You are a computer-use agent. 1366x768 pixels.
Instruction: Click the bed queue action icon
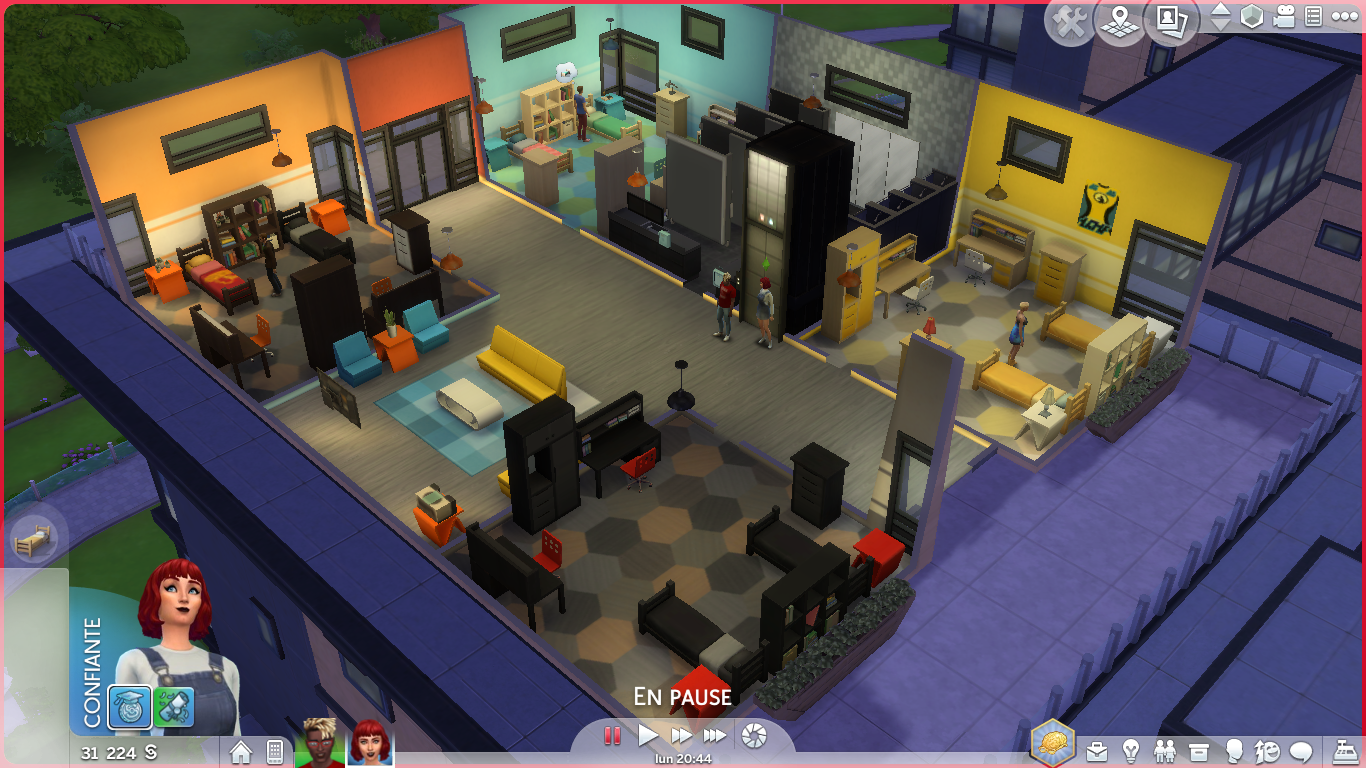pyautogui.click(x=33, y=541)
